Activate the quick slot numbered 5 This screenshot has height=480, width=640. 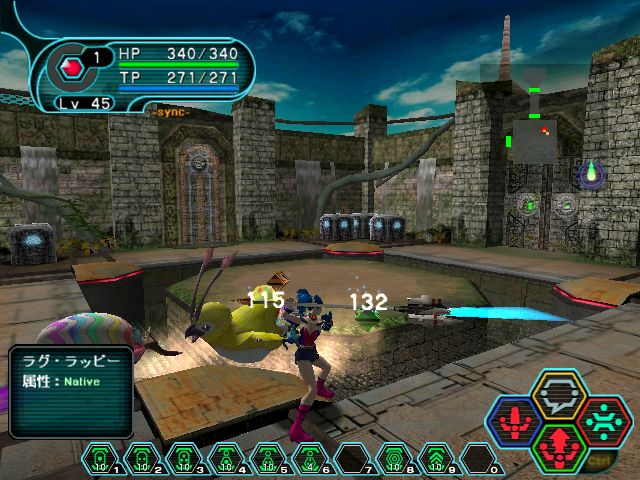(264, 459)
